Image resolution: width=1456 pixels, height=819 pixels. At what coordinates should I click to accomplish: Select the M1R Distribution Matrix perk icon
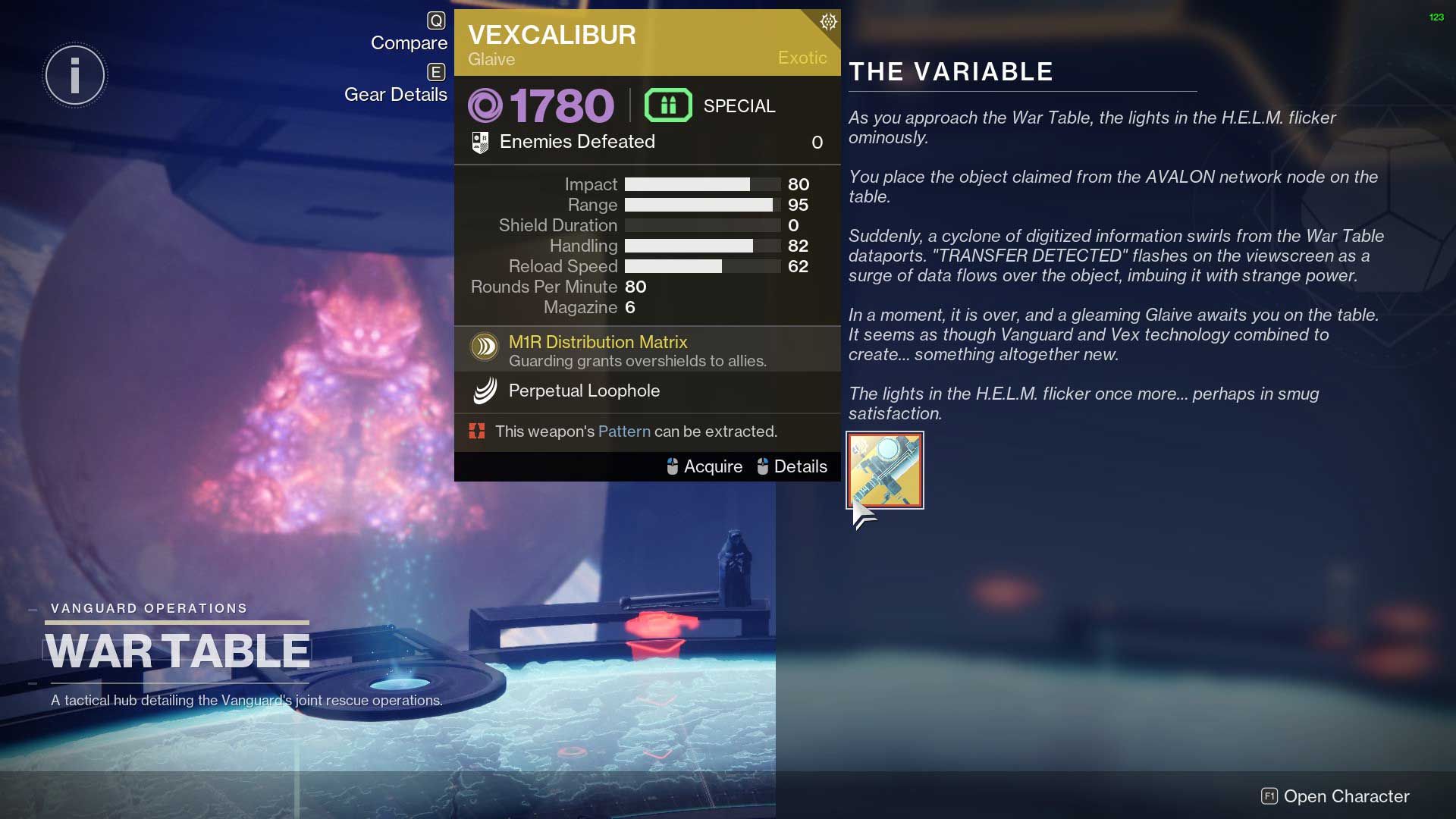point(485,347)
